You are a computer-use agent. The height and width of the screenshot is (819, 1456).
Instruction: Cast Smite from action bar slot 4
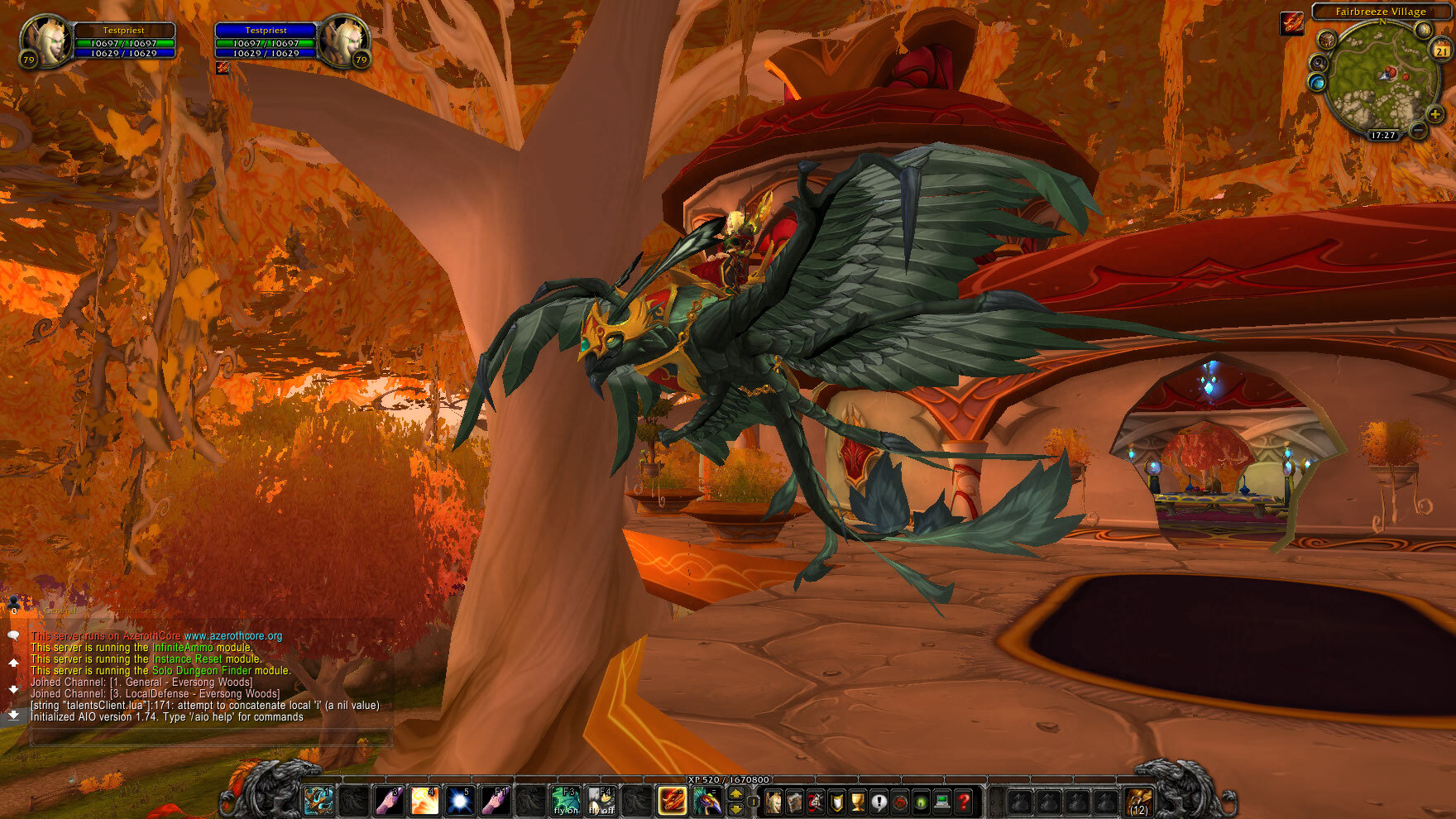coord(424,801)
